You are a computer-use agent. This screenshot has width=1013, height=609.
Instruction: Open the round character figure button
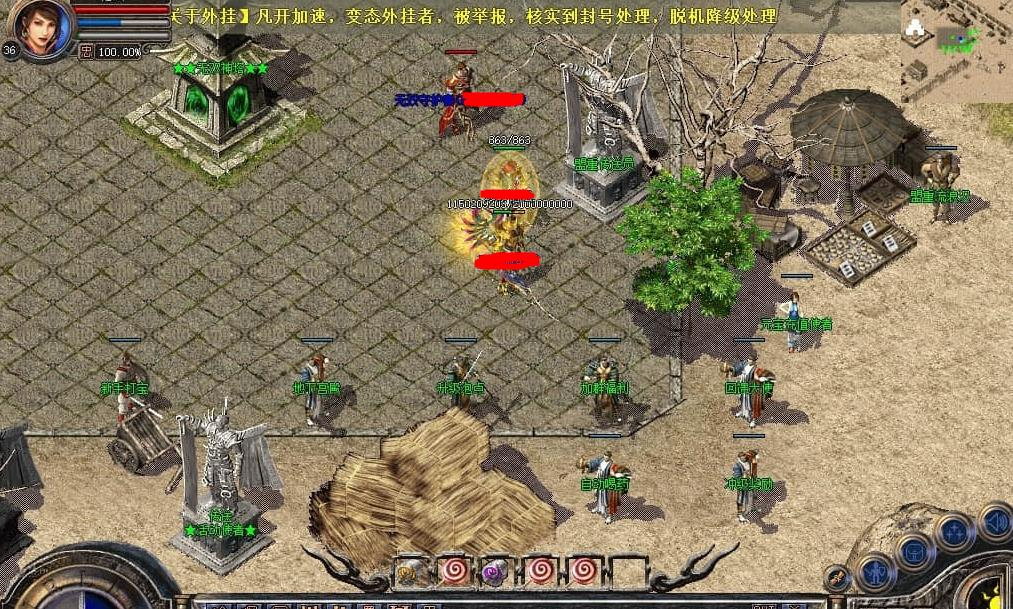[x=876, y=572]
